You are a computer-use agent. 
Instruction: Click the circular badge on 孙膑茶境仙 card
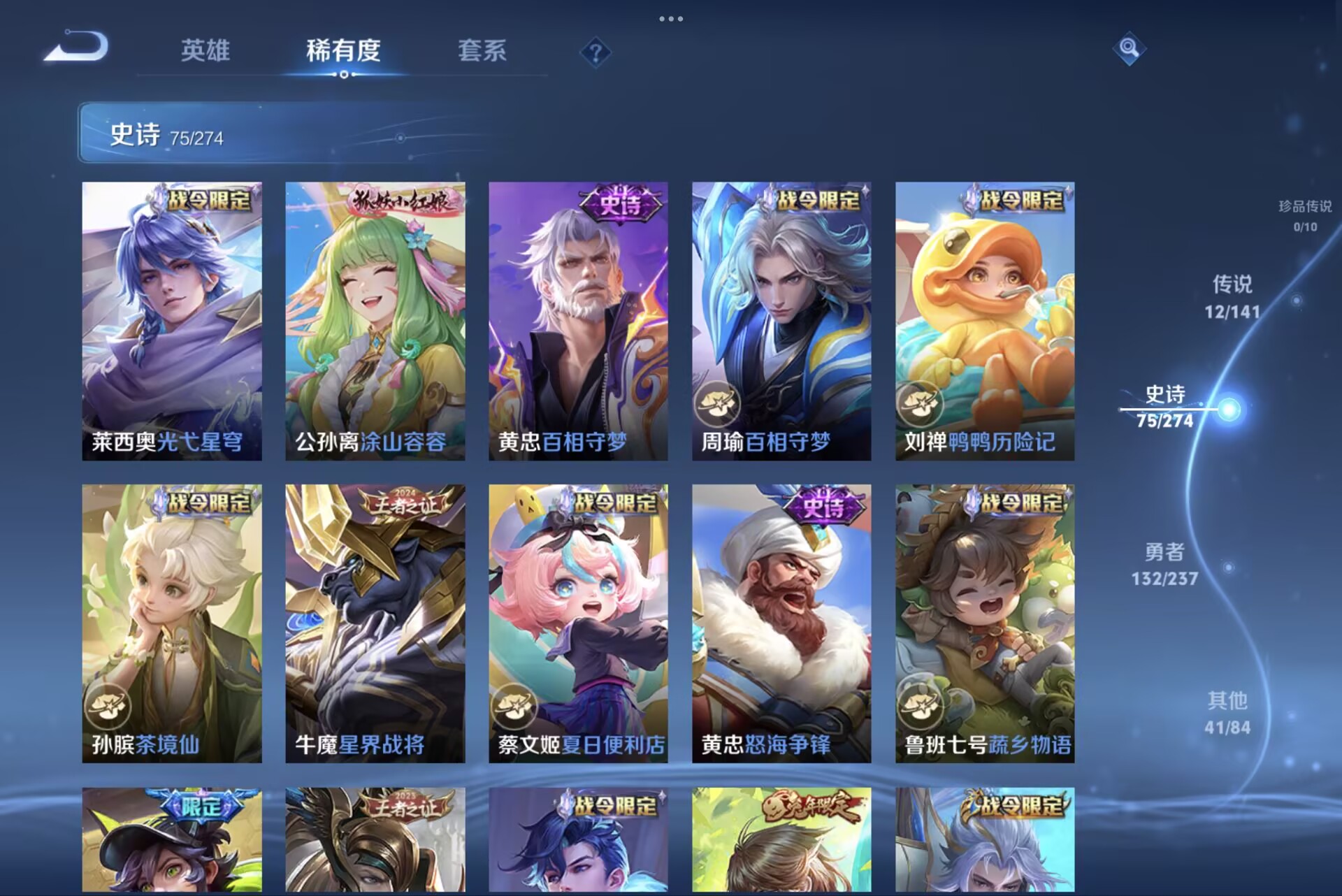point(110,706)
